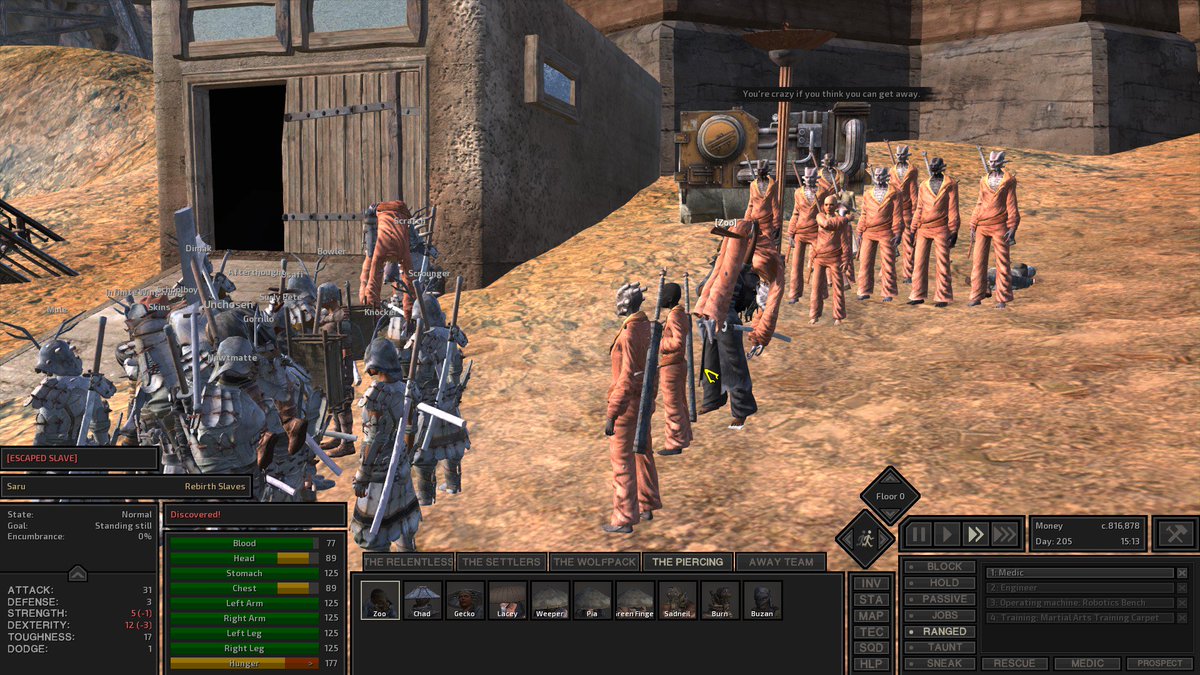Image resolution: width=1200 pixels, height=675 pixels.
Task: Show the Away Team squad tab
Action: pyautogui.click(x=782, y=562)
